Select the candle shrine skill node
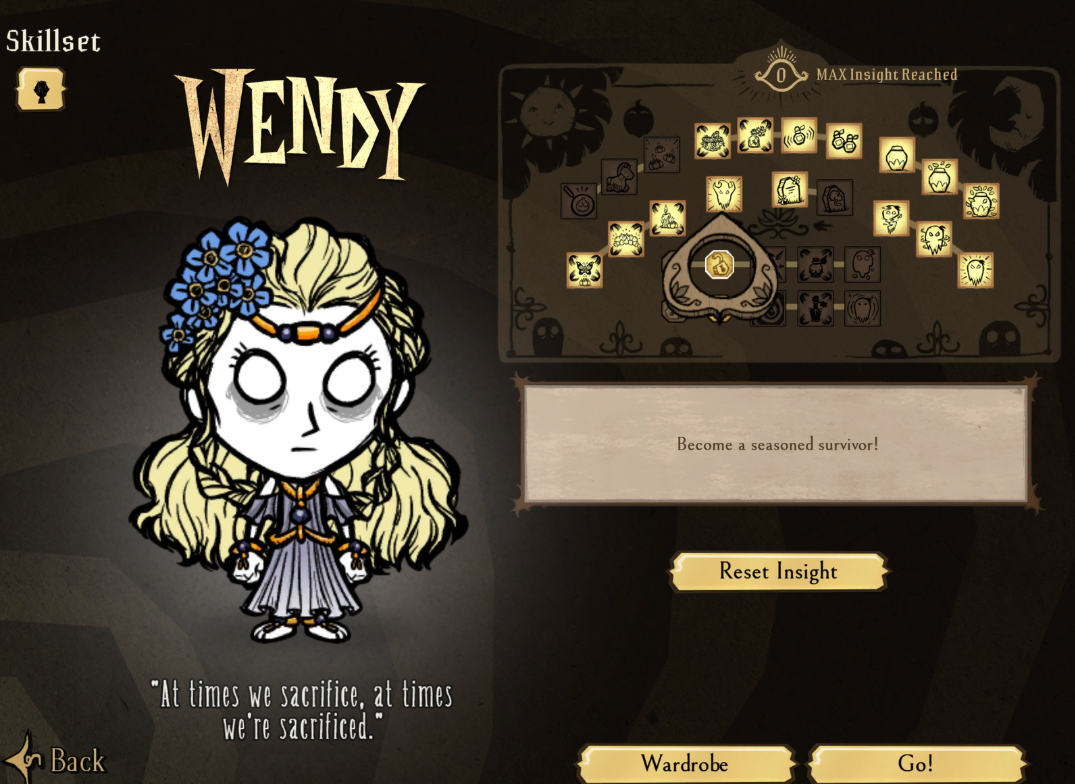The width and height of the screenshot is (1075, 784). [x=668, y=218]
